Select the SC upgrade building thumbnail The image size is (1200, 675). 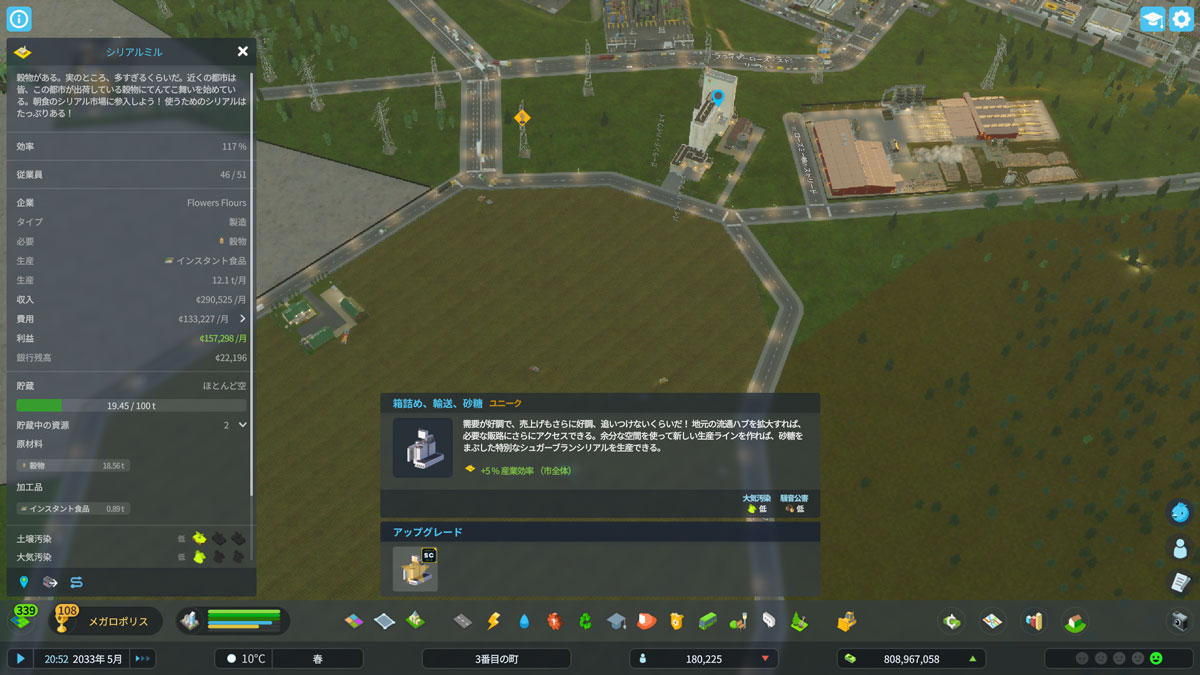tap(415, 569)
